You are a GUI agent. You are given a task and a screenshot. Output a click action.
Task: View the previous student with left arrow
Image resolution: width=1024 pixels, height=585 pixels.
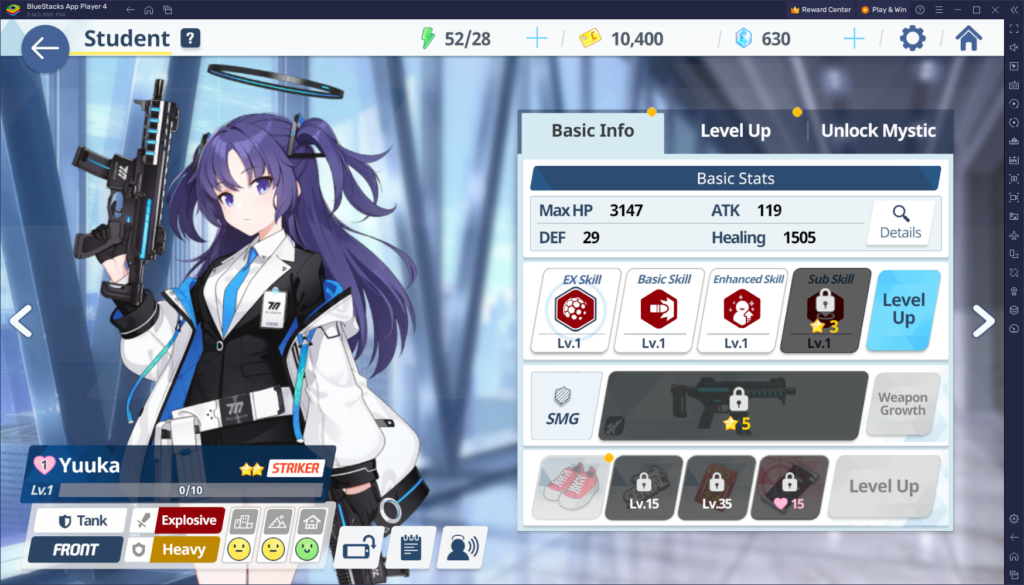[21, 320]
